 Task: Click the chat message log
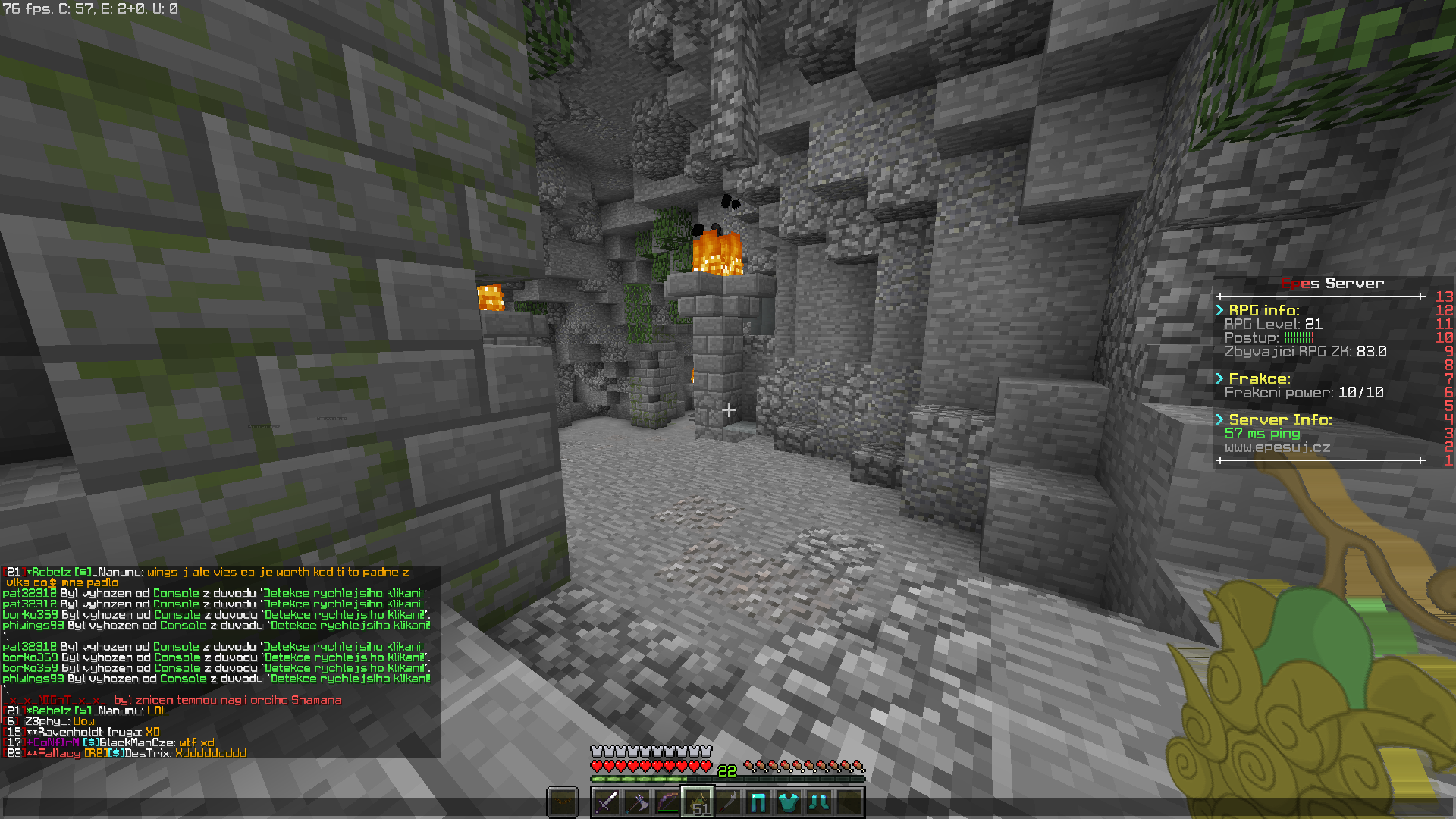pos(220,661)
